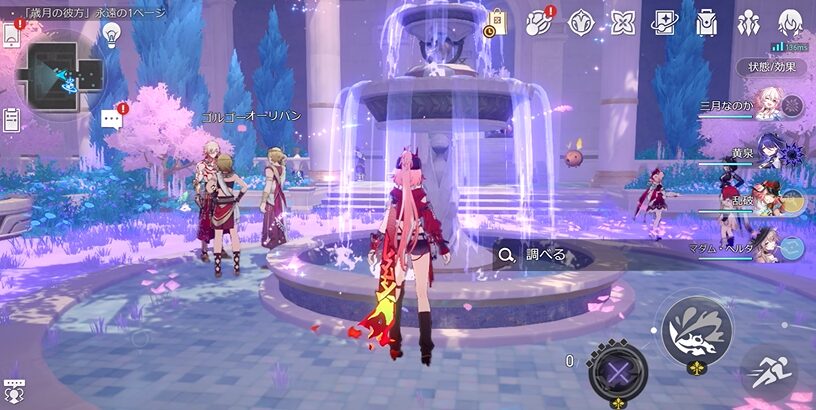816x410 pixels.
Task: Open the chat speech bubble
Action: pos(111,120)
